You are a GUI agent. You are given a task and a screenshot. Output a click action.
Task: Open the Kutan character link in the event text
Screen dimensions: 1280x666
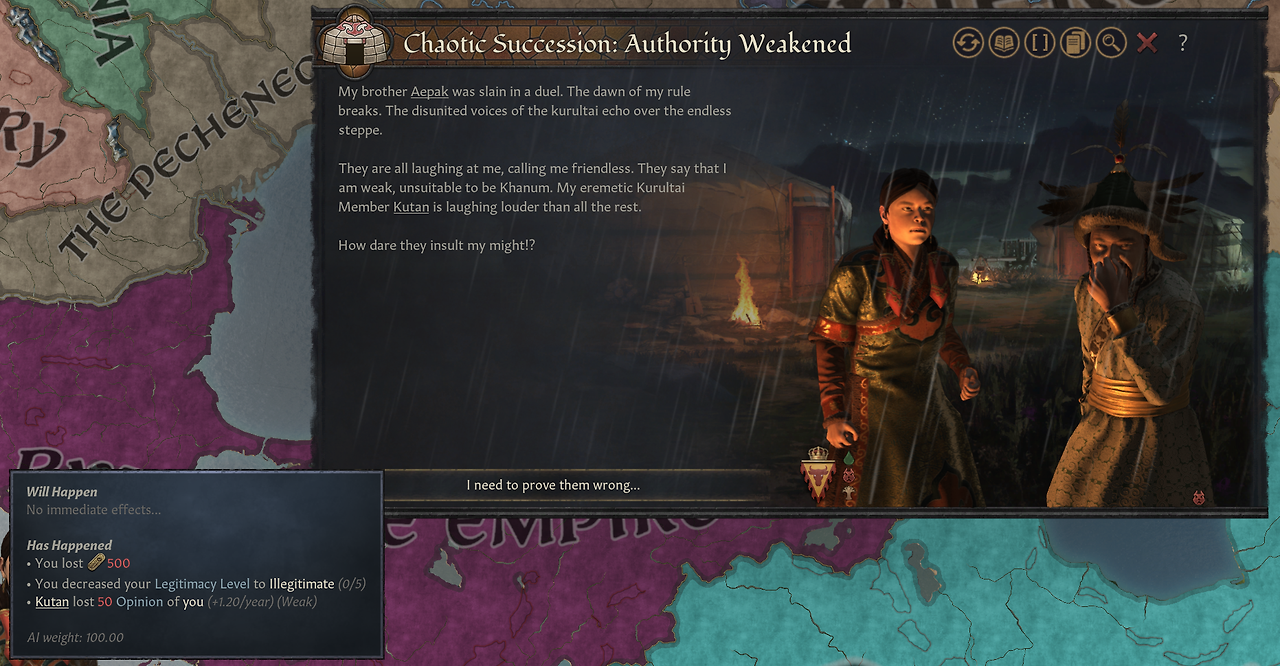click(411, 207)
